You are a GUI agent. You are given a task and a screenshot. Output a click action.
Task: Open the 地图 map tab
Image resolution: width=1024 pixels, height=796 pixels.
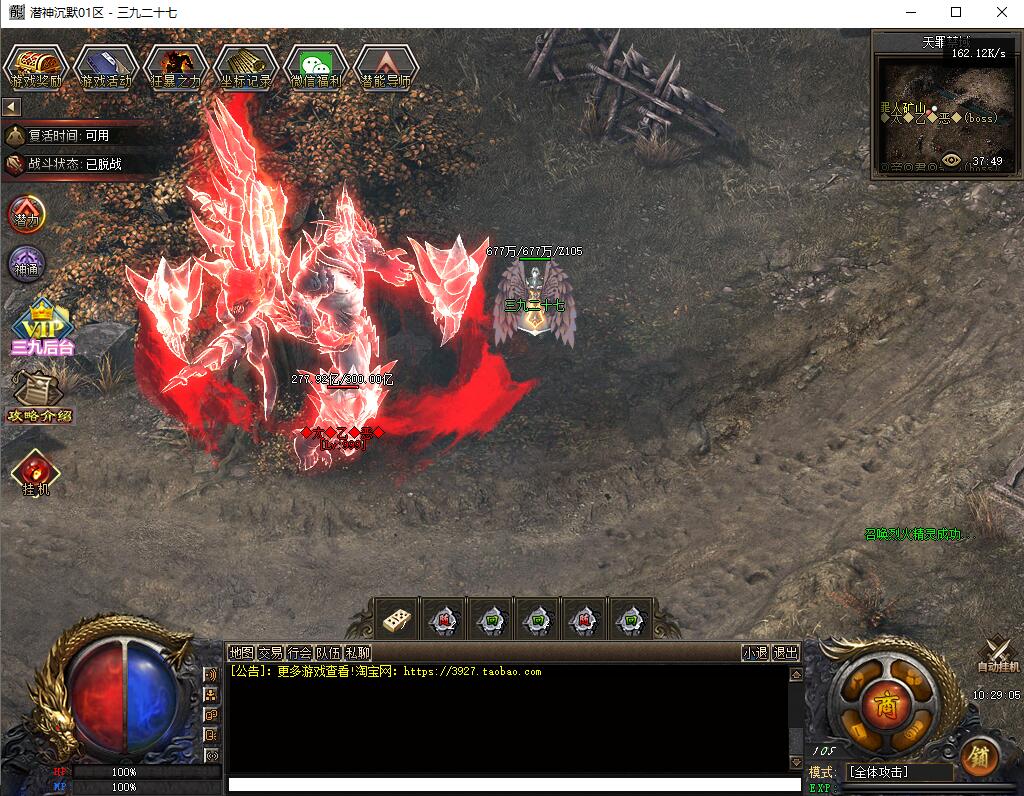241,653
